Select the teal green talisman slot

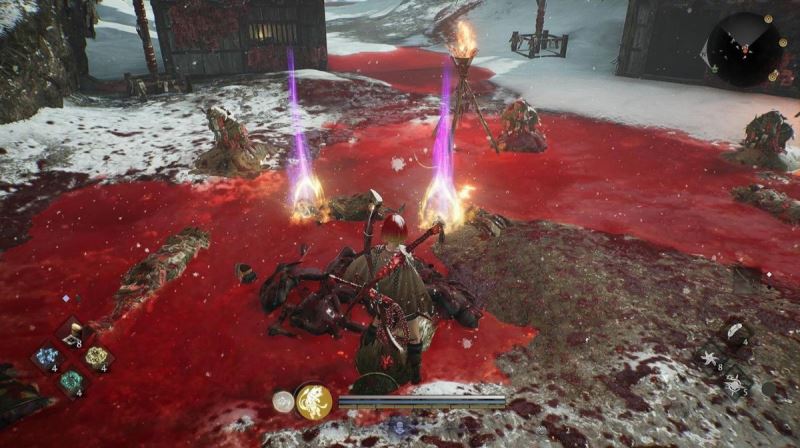point(71,381)
